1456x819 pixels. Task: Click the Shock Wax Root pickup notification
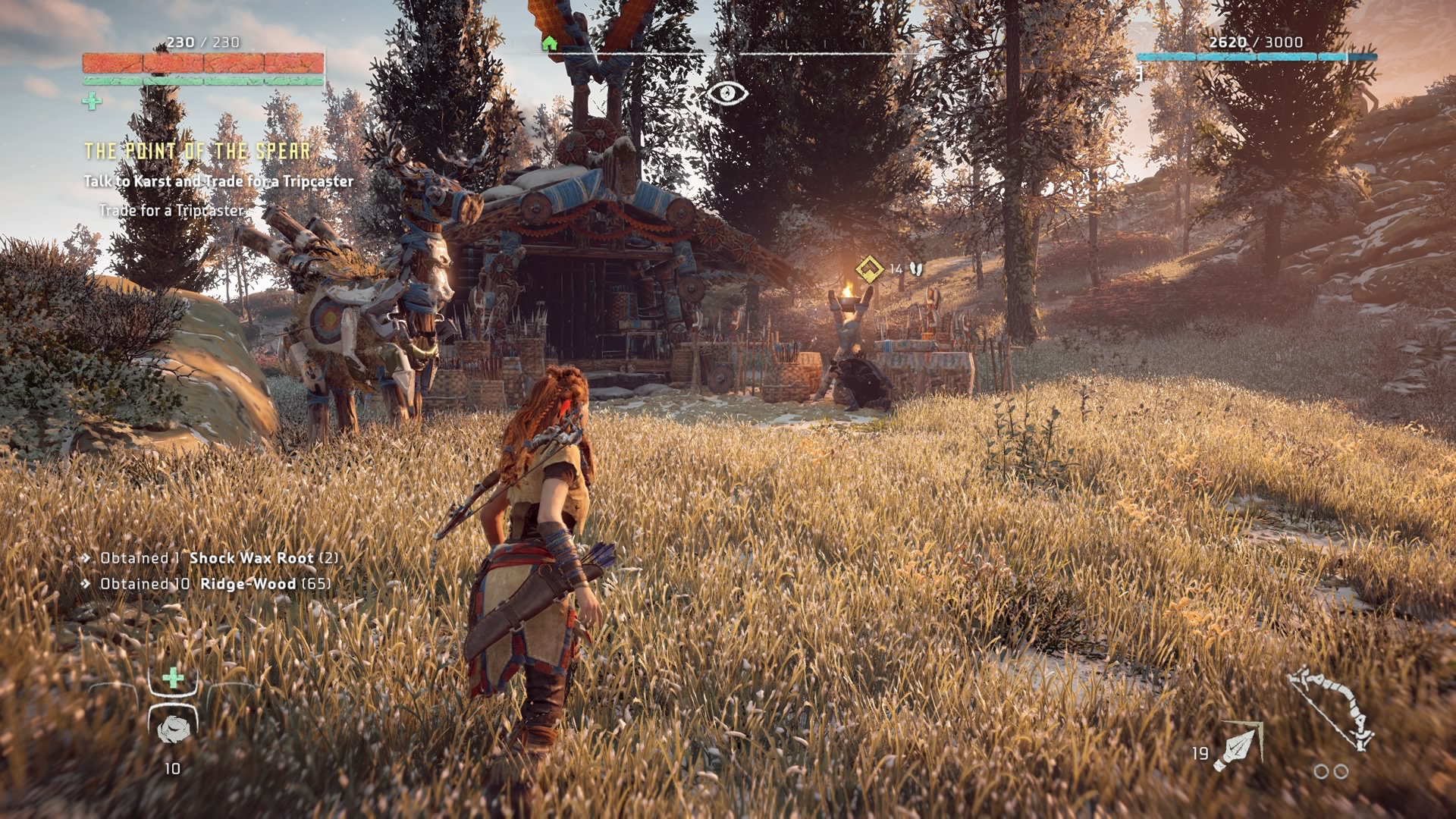(219, 558)
